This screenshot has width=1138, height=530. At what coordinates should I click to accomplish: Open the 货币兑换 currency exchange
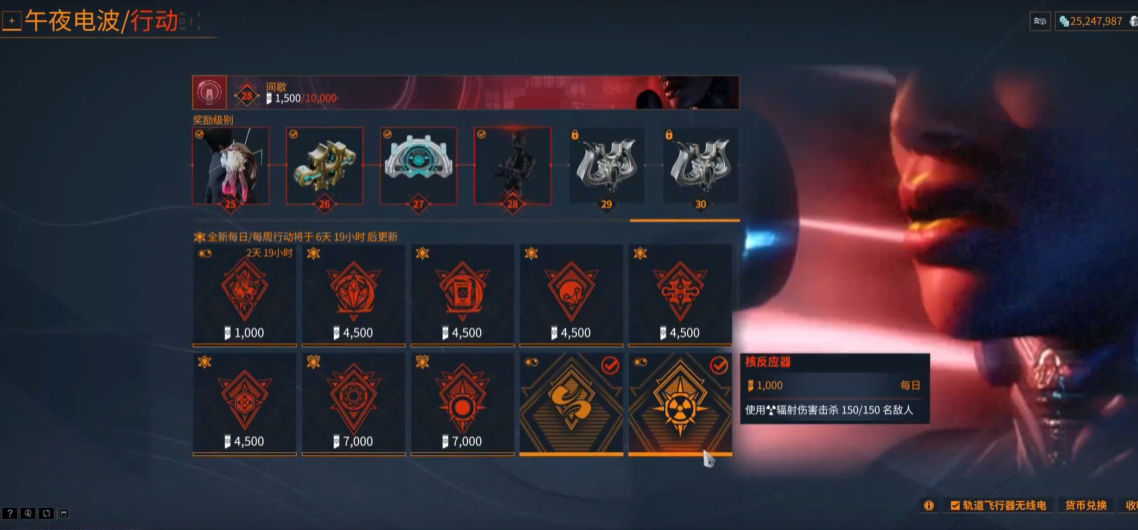point(1086,506)
